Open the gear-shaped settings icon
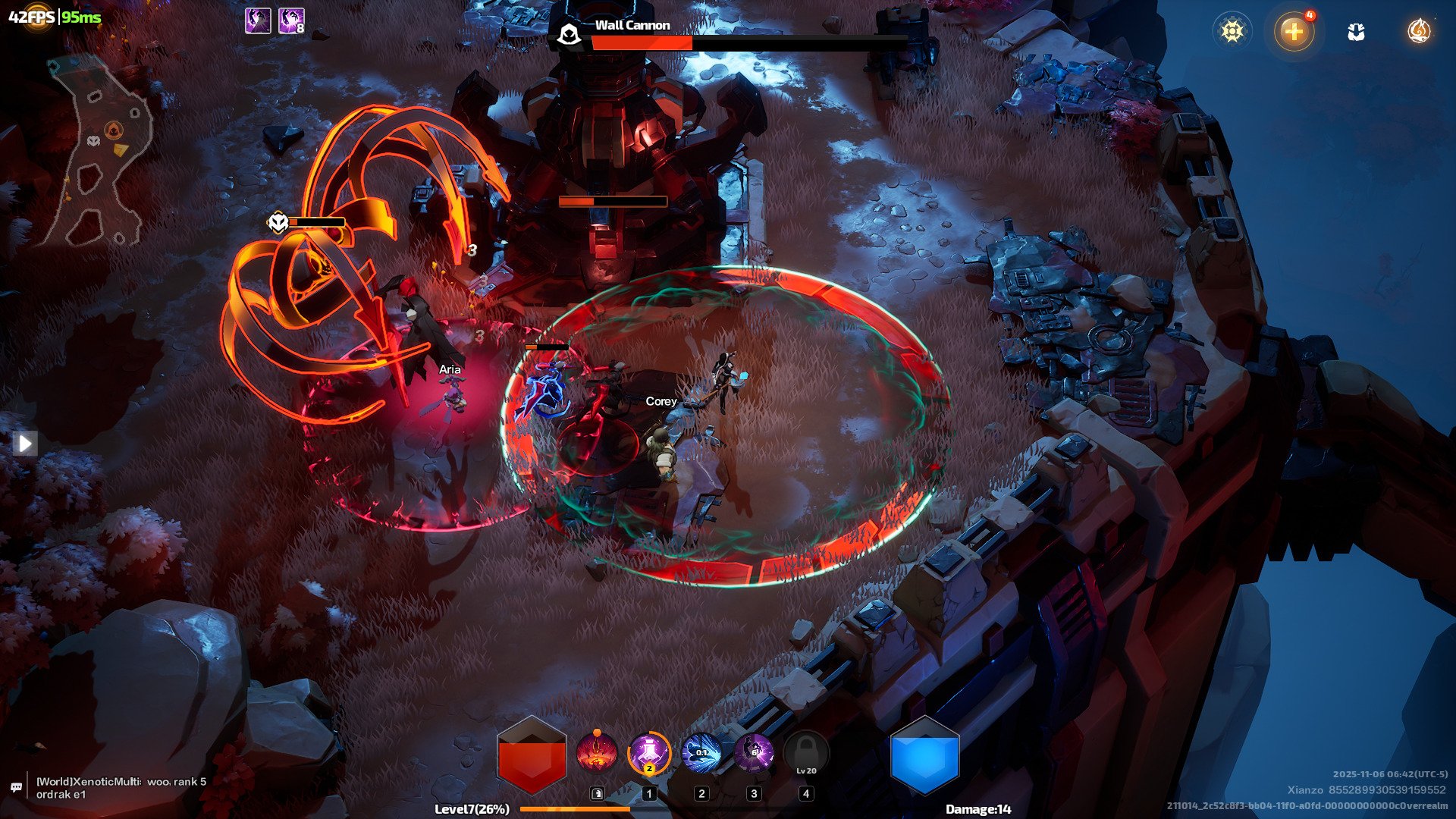Viewport: 1456px width, 819px height. click(1232, 31)
